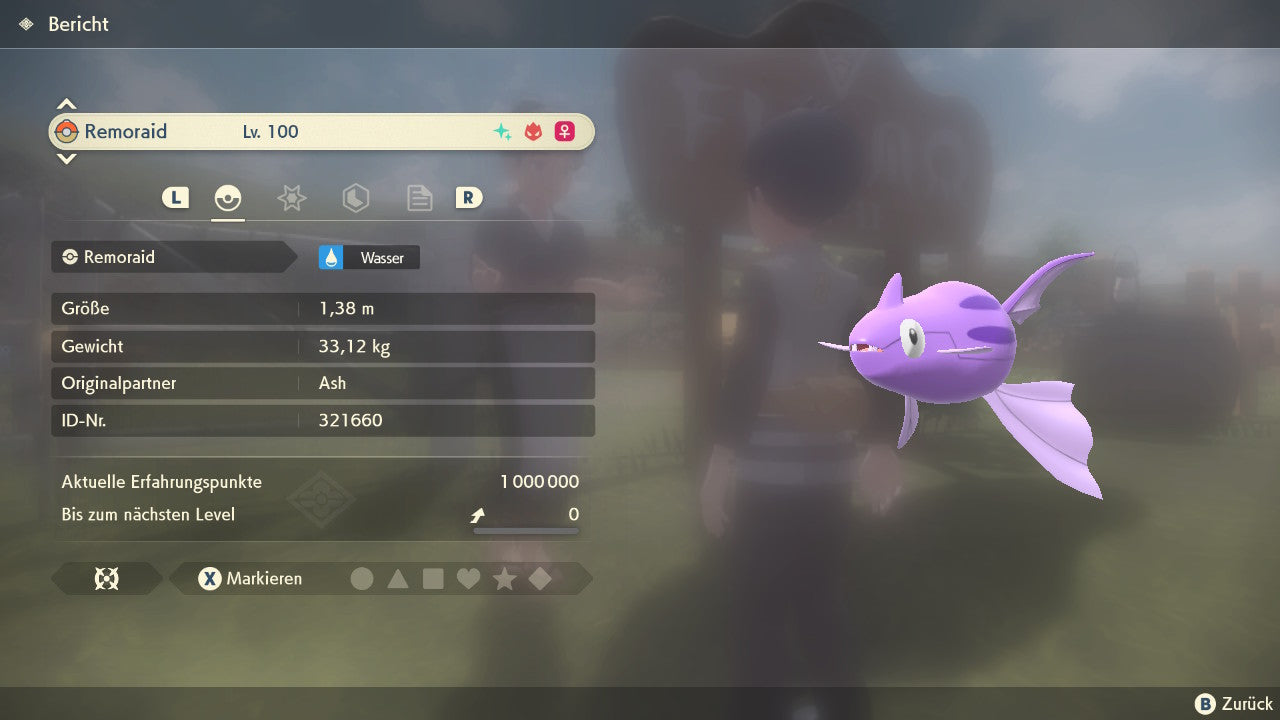
Task: Toggle the heart marking
Action: click(x=468, y=579)
